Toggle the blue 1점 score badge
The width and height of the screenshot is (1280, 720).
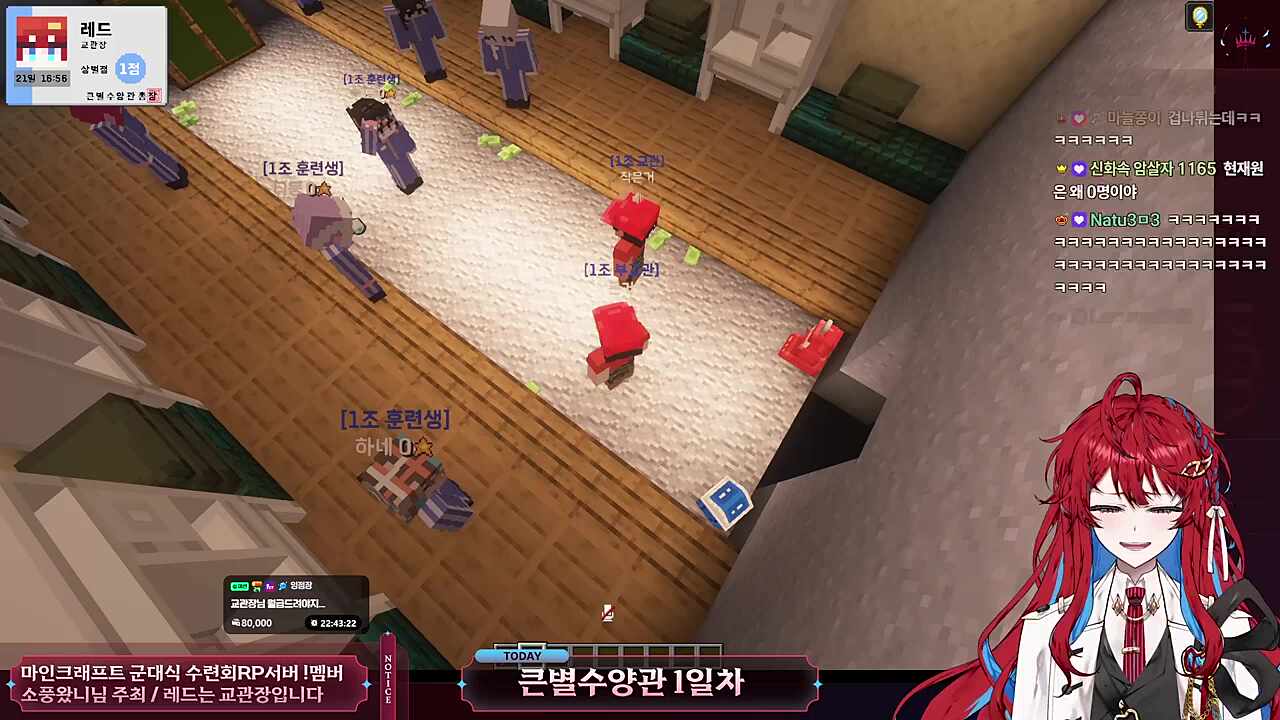132,70
